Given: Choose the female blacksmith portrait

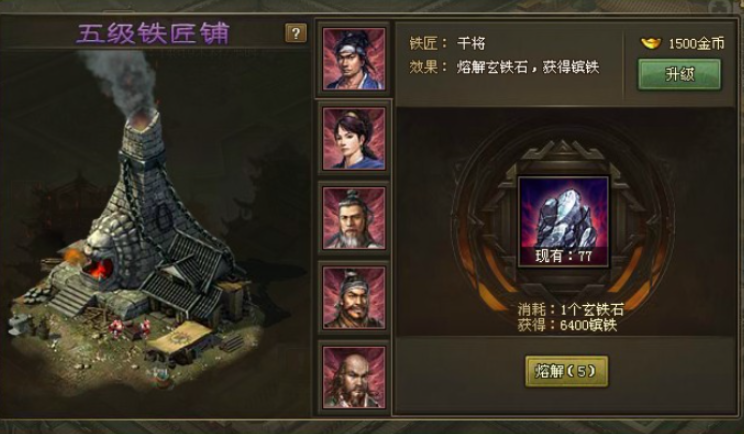Looking at the screenshot, I should coord(354,137).
